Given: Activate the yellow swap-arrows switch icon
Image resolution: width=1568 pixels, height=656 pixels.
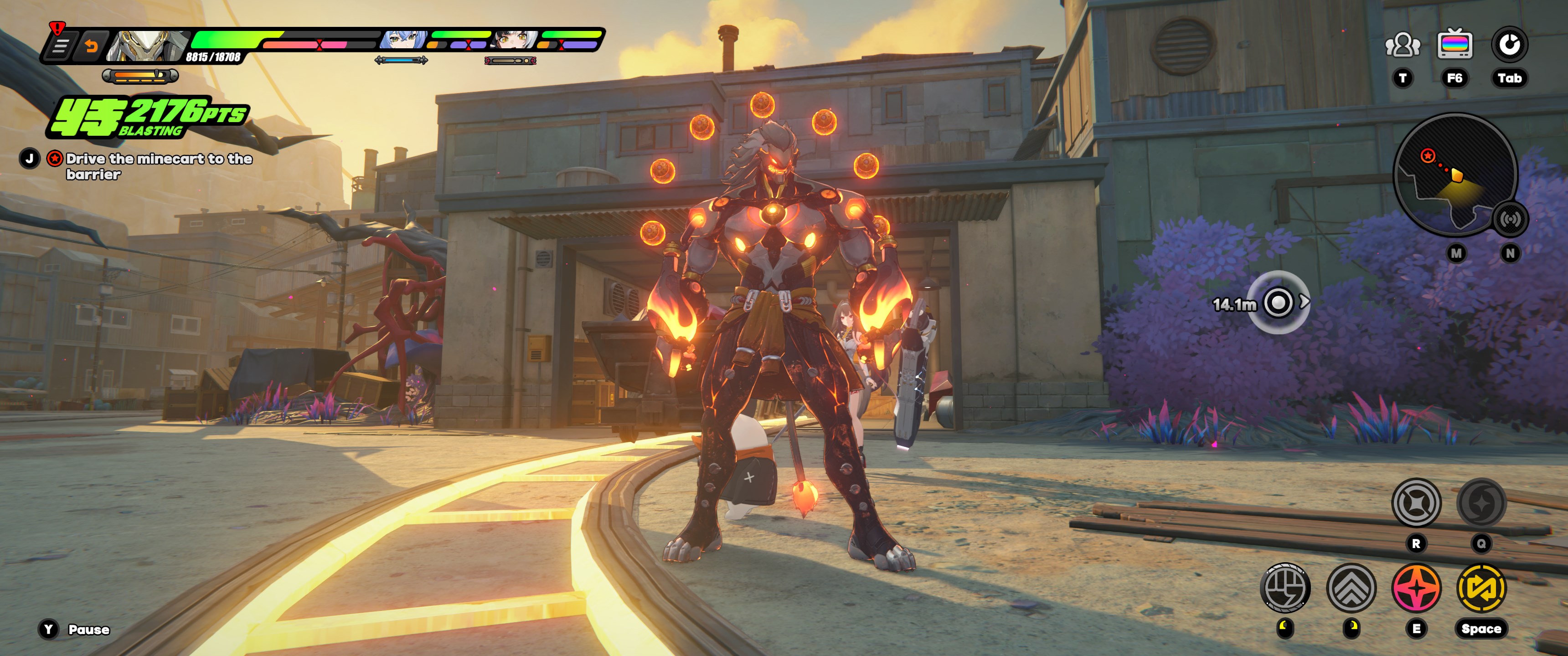Looking at the screenshot, I should 1481,588.
